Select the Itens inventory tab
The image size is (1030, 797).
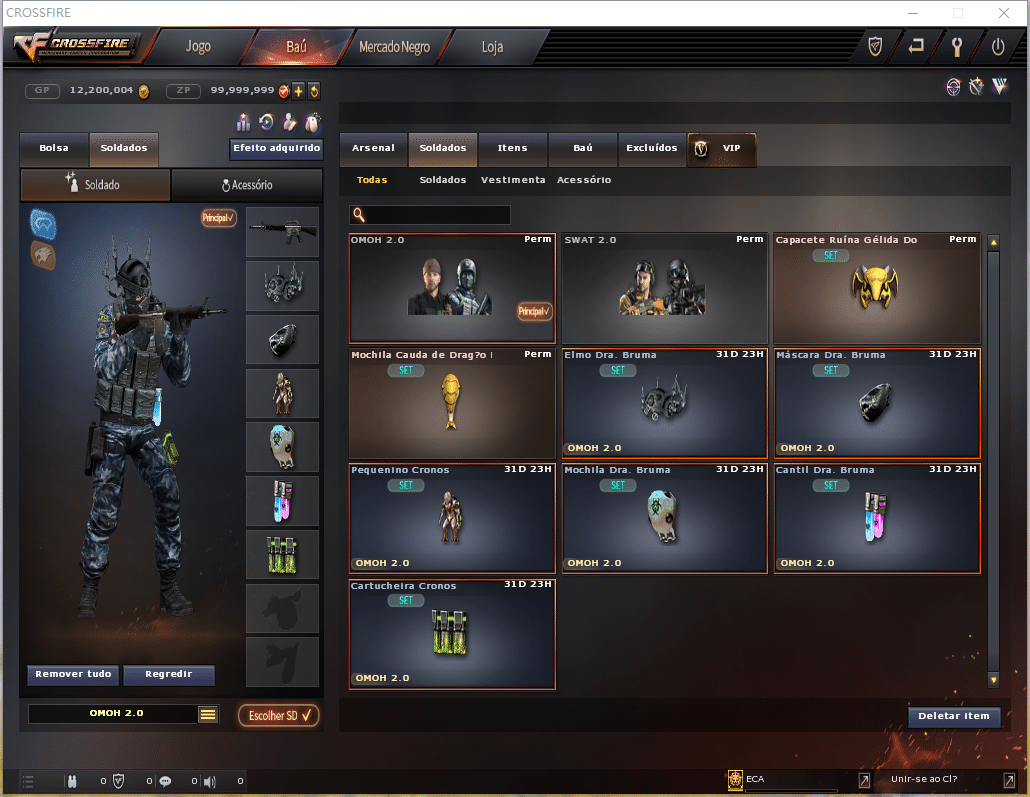512,148
